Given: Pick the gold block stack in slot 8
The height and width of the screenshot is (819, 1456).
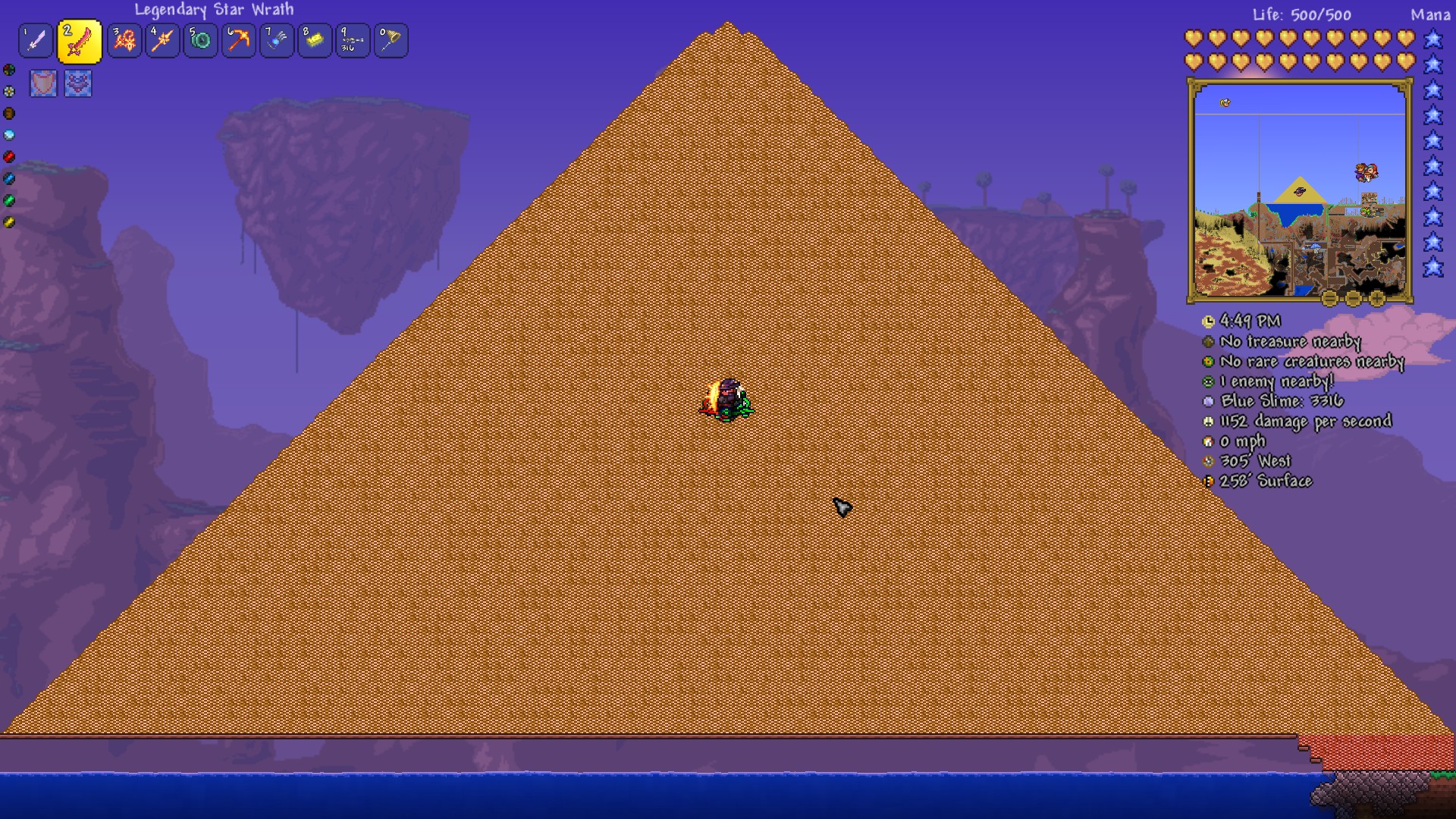Looking at the screenshot, I should coord(314,41).
